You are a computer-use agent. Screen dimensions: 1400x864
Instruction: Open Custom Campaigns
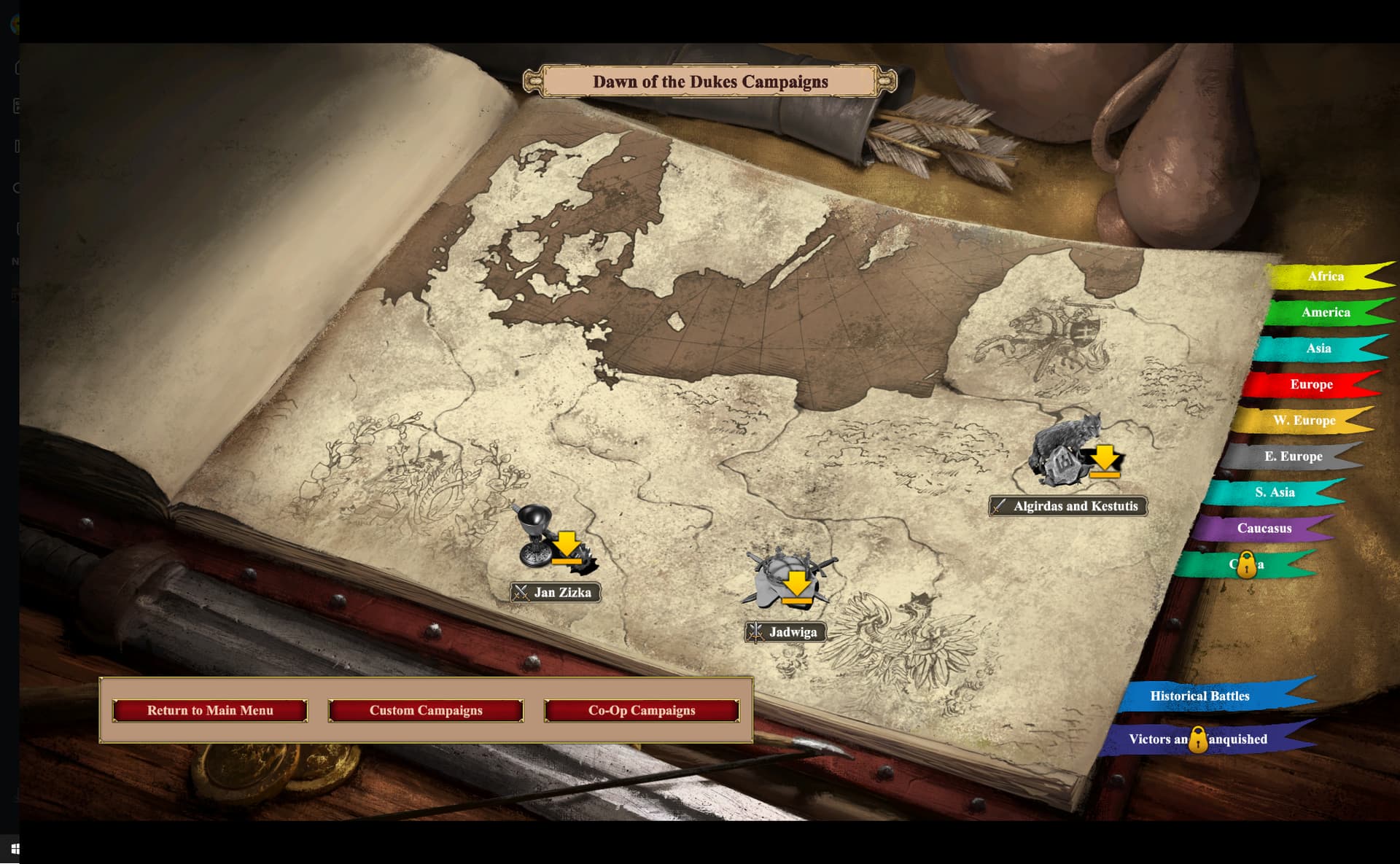point(426,710)
